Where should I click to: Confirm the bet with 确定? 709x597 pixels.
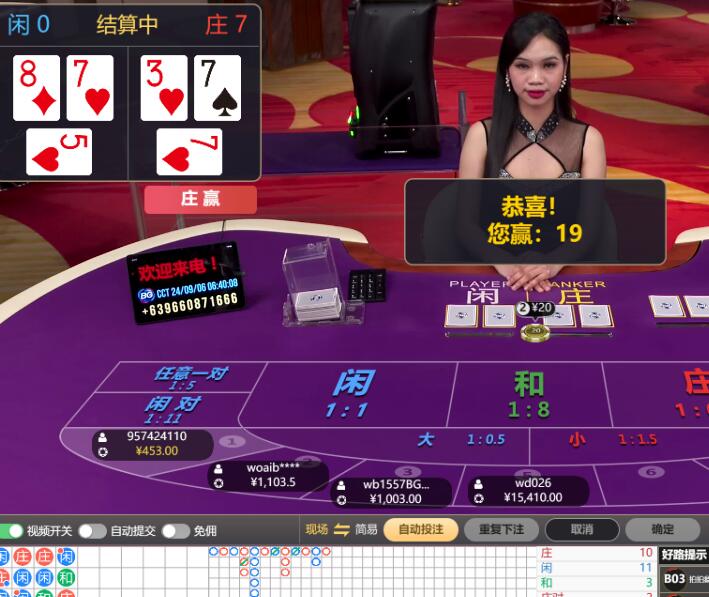tap(662, 529)
